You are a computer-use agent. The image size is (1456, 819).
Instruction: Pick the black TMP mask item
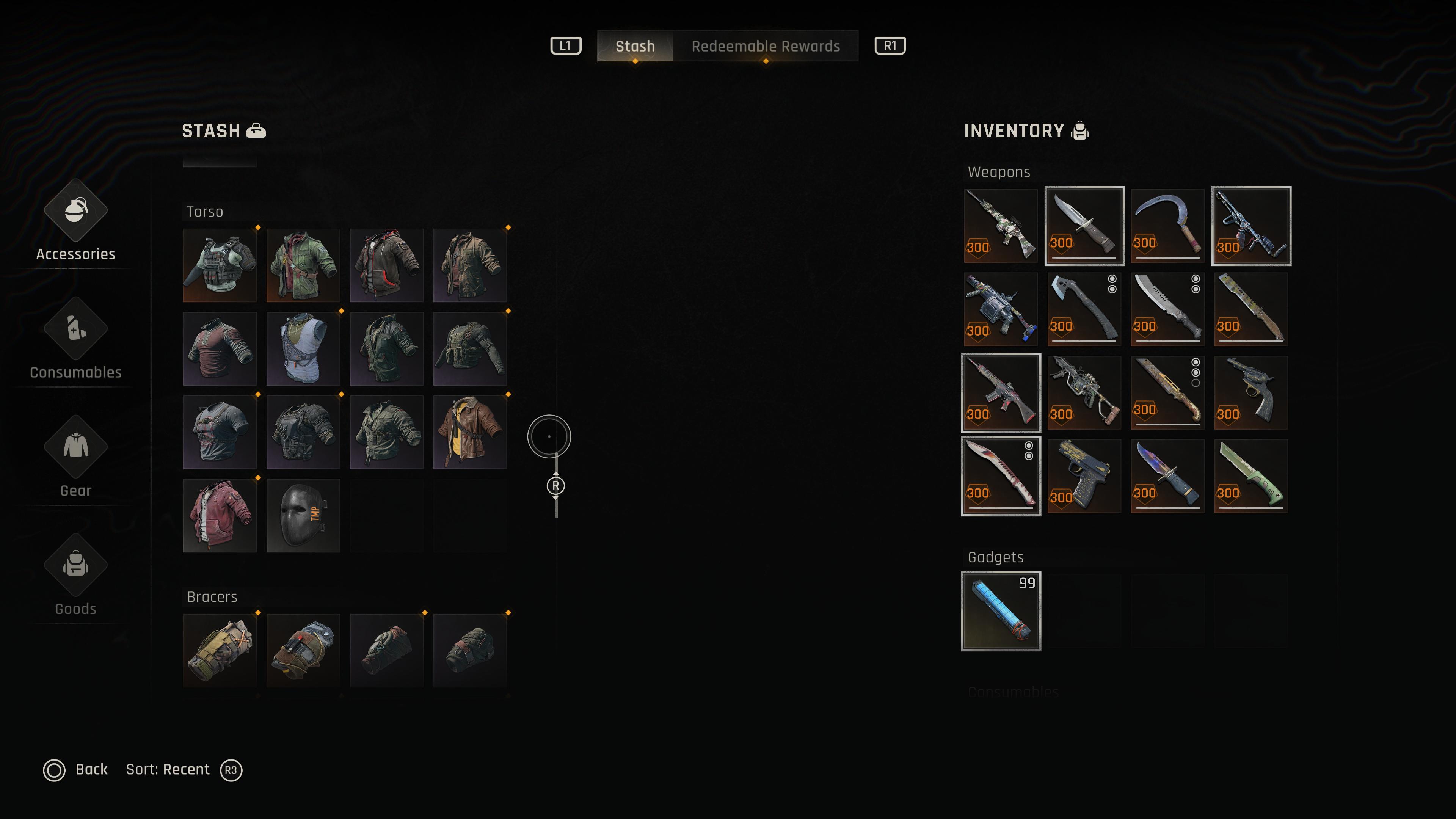(x=303, y=516)
